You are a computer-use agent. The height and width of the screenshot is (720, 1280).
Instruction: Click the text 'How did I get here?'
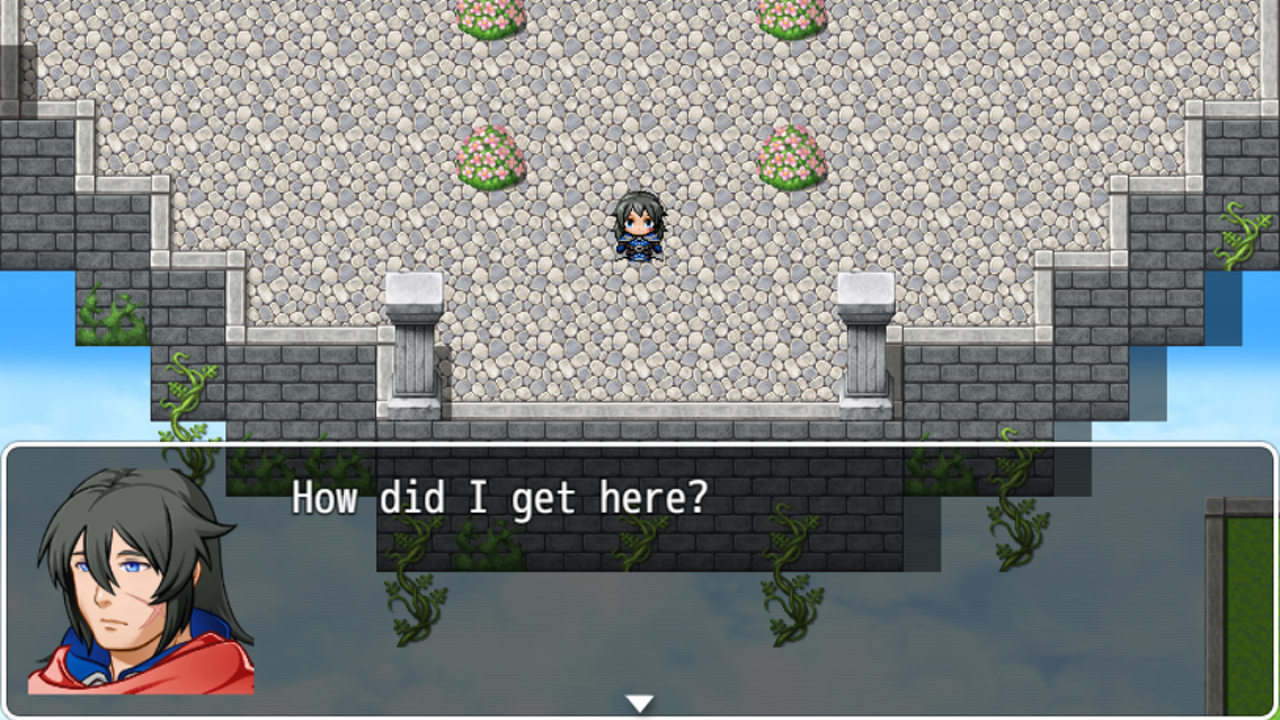coord(498,498)
